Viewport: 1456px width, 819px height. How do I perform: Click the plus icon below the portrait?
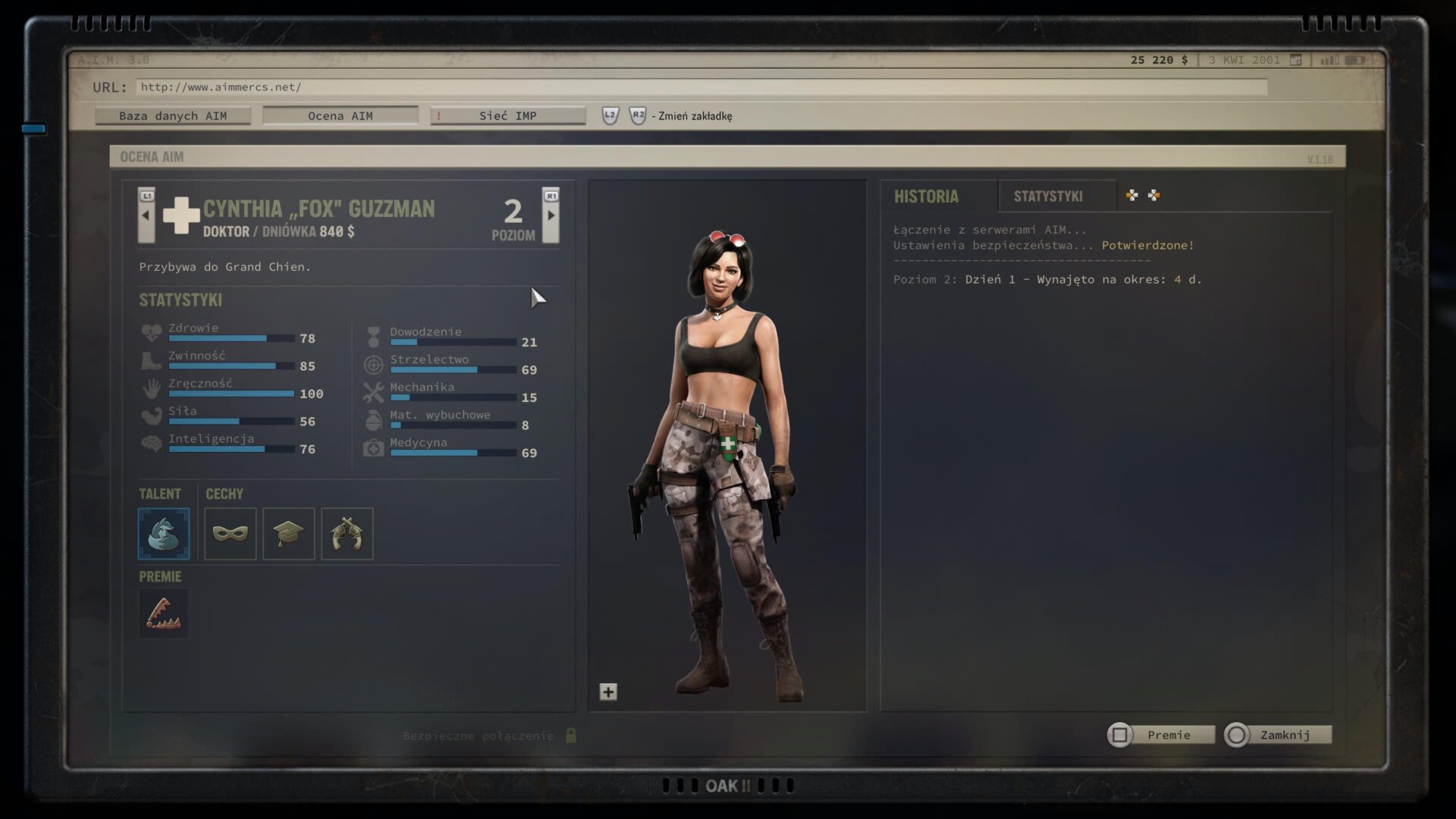click(608, 692)
